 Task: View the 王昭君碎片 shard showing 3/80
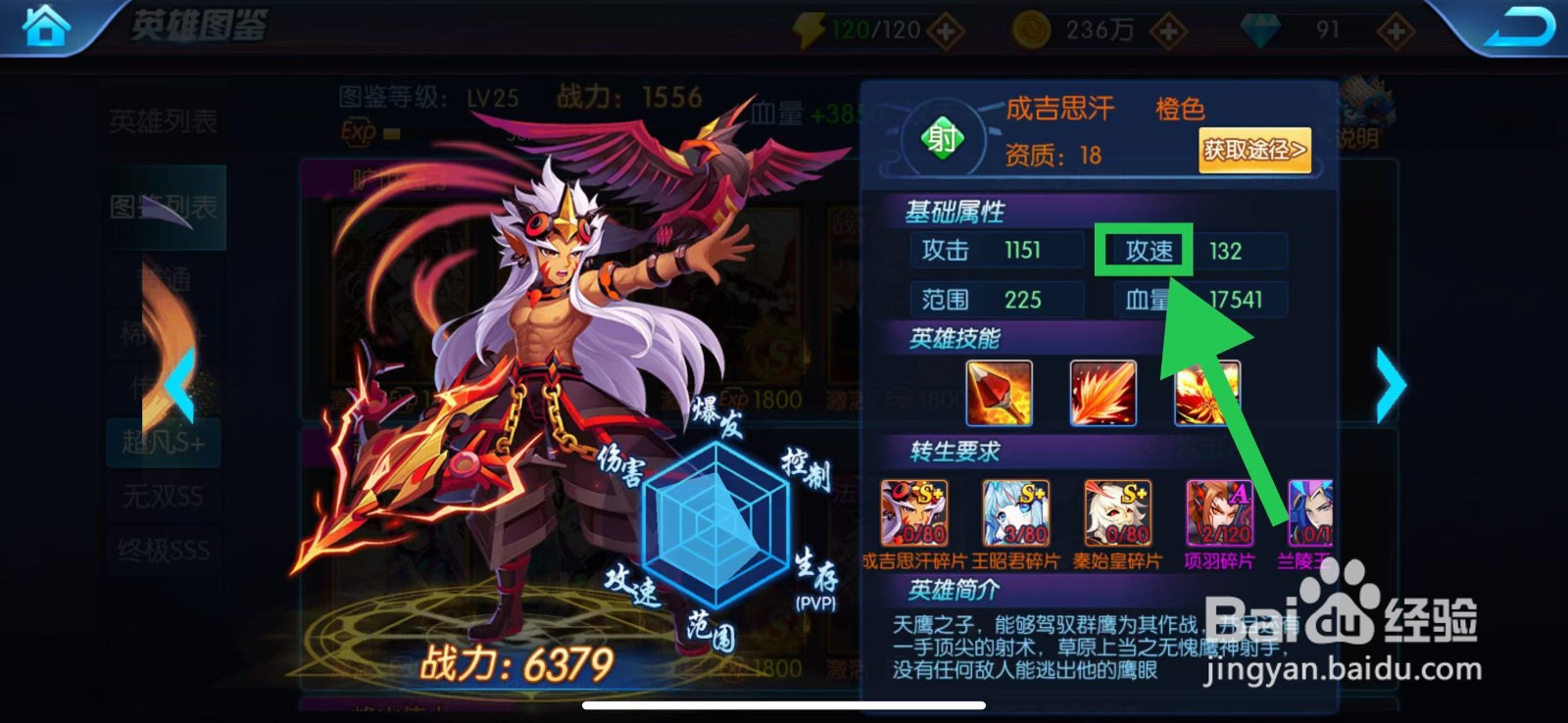point(1017,510)
